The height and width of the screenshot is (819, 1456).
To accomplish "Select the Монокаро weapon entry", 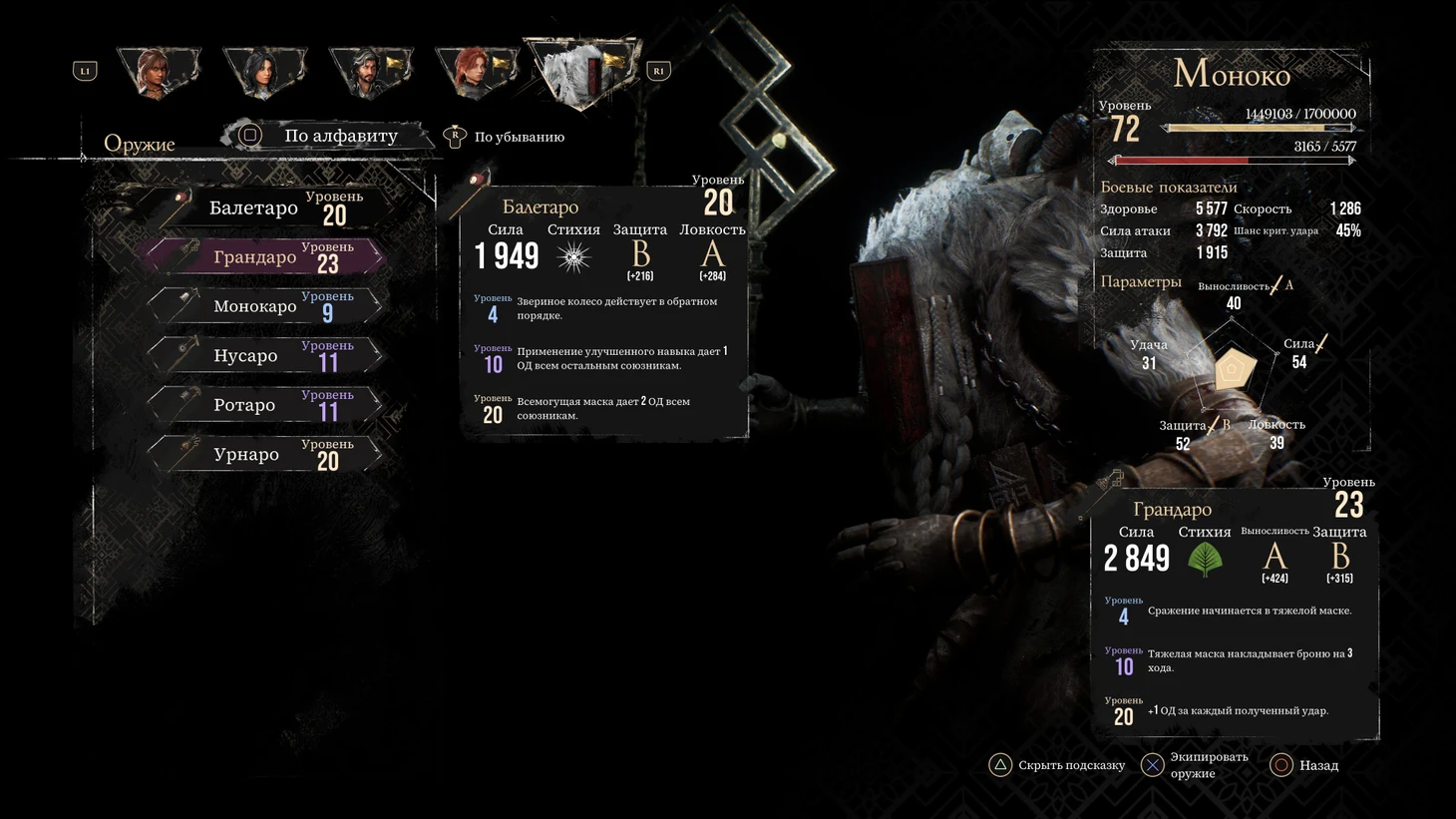I will [264, 306].
